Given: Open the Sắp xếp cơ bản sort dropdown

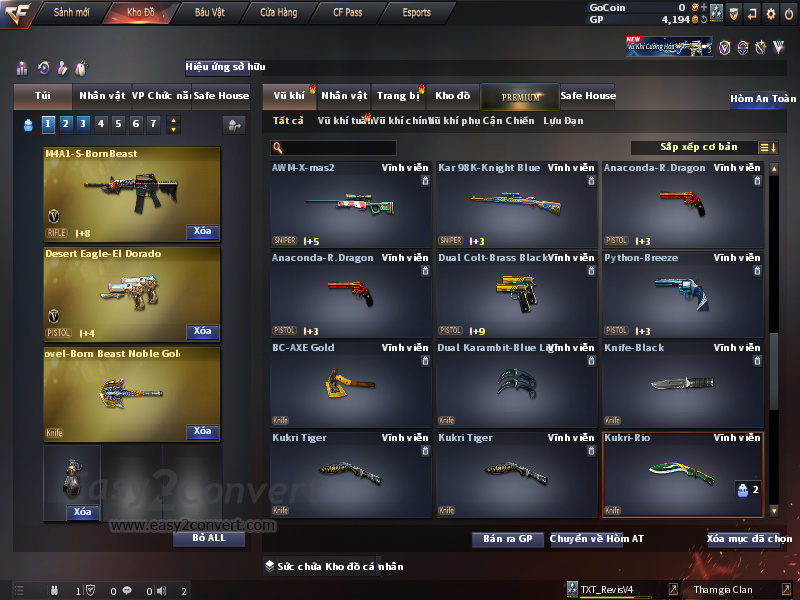Looking at the screenshot, I should pos(698,148).
